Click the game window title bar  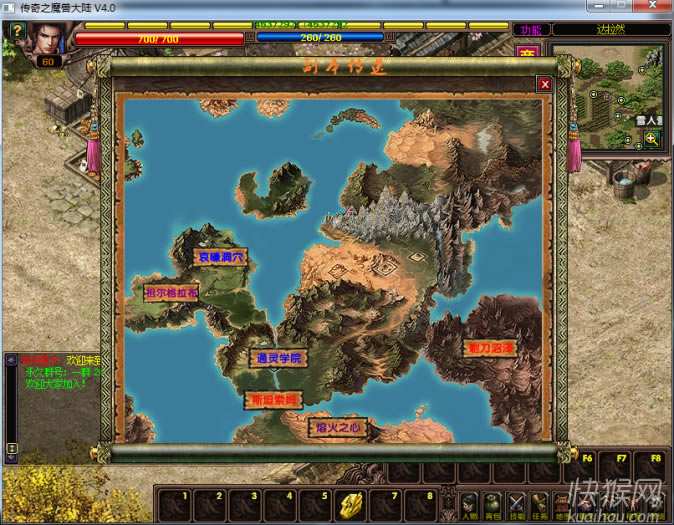click(300, 8)
